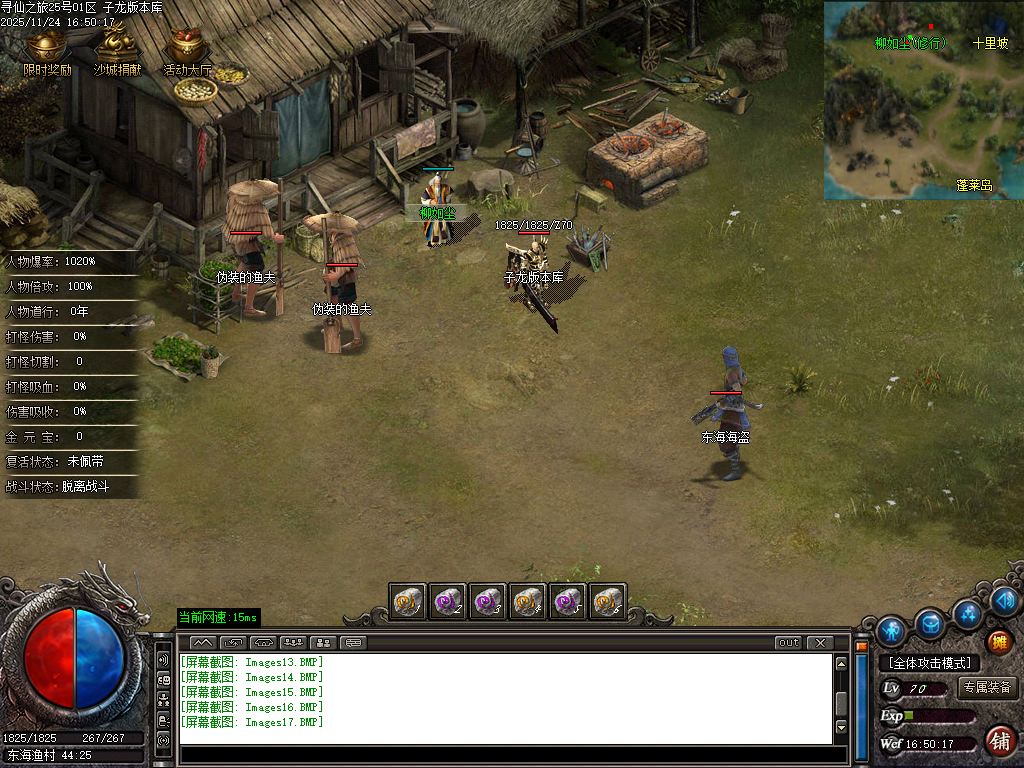Screen dimensions: 1024x768
Task: Use the scroll in hotbar slot 1
Action: 407,602
